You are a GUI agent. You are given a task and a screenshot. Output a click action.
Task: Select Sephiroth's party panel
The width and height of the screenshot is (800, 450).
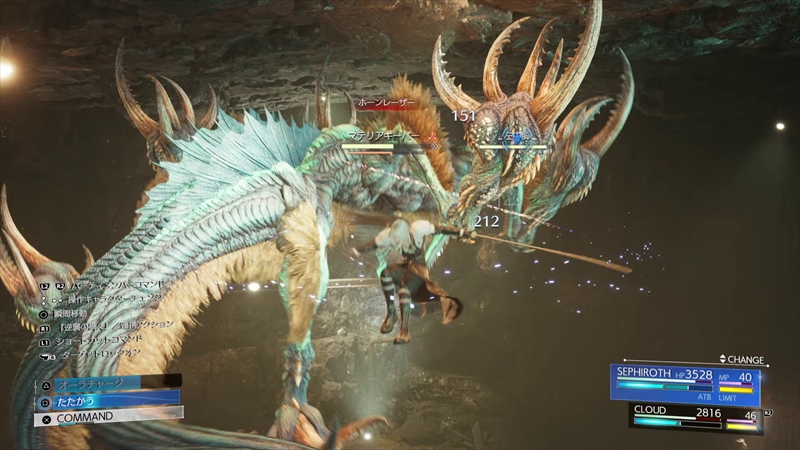pos(685,384)
